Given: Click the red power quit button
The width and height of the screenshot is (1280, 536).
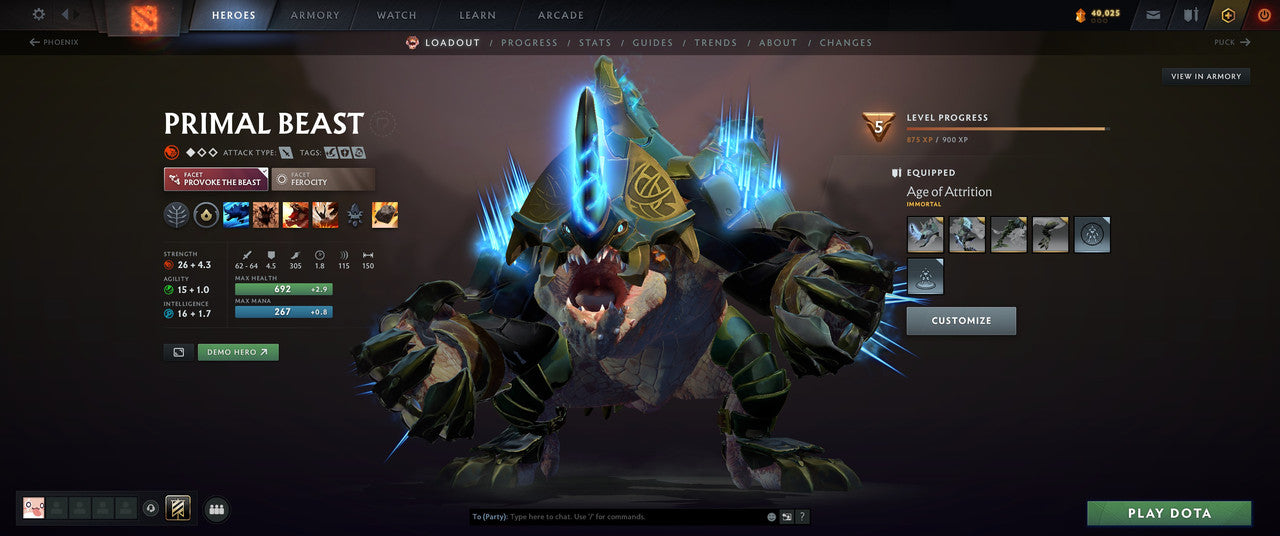Looking at the screenshot, I should point(1264,15).
